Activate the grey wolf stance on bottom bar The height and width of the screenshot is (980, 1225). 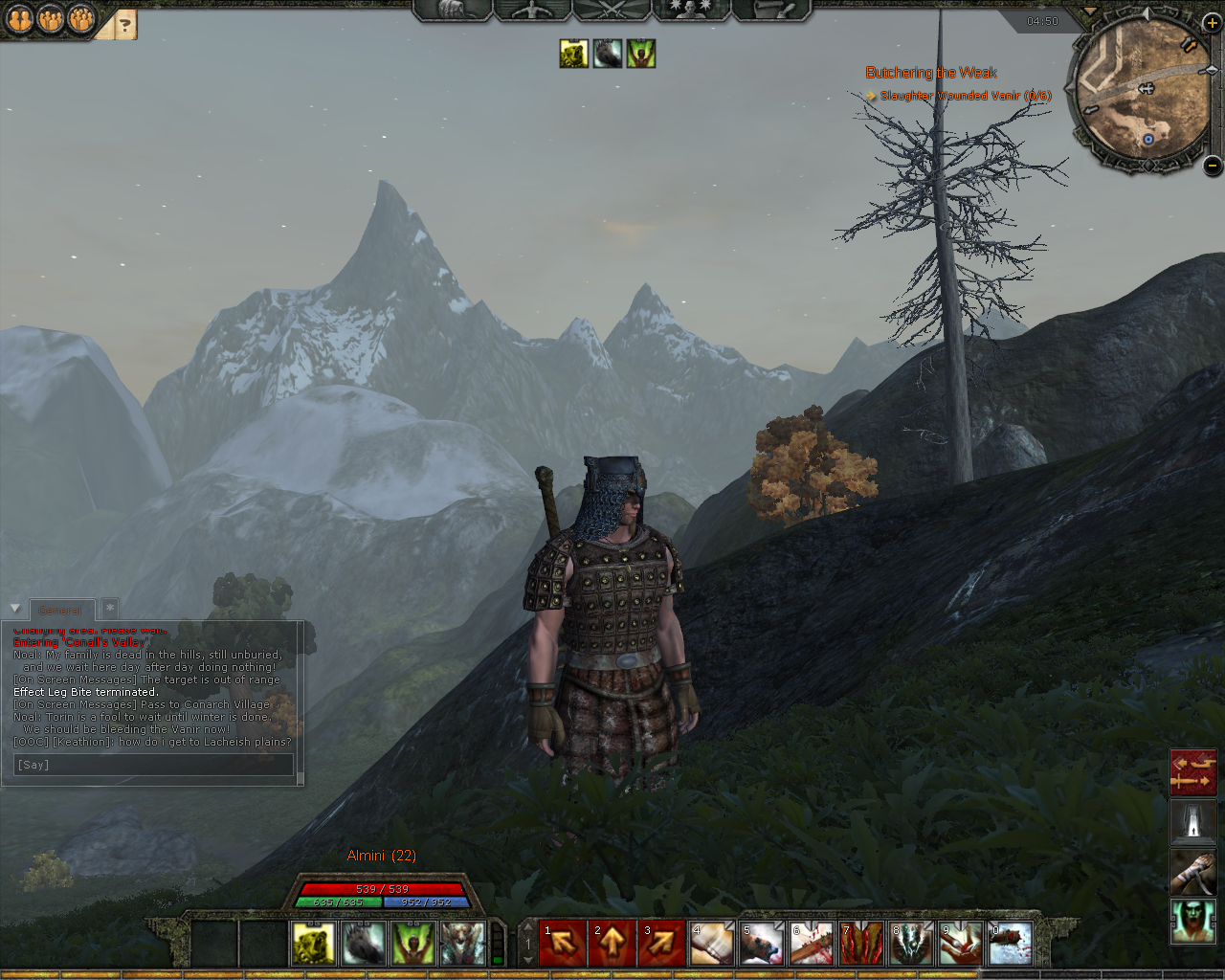click(364, 944)
